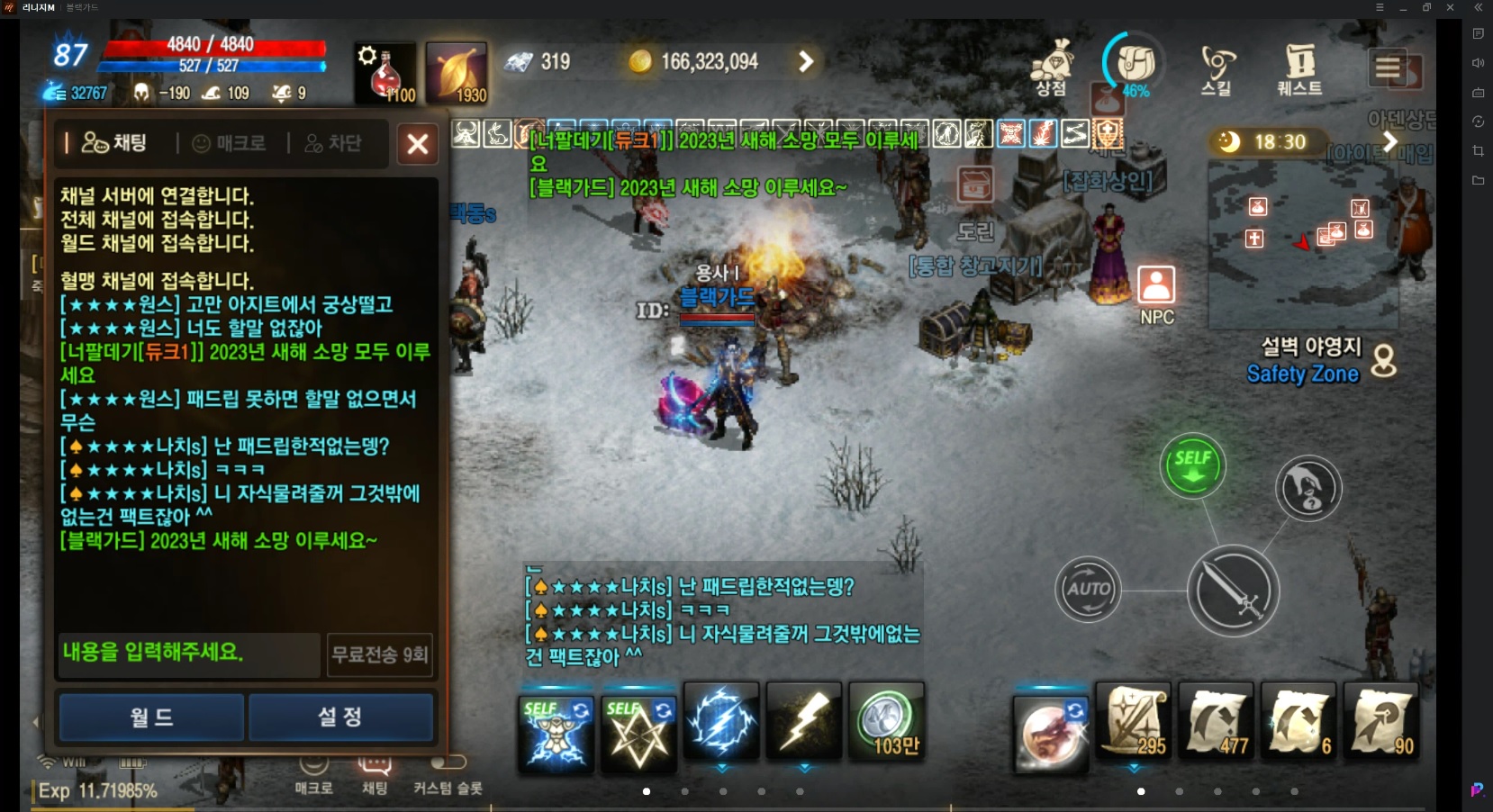Screen dimensions: 1493x812
Task: Mute audio via emulator sidebar speaker icon
Action: pyautogui.click(x=1478, y=63)
